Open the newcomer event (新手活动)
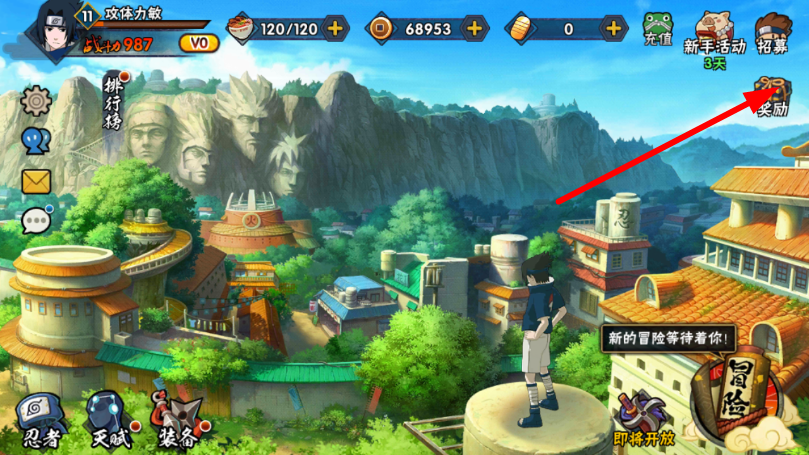This screenshot has width=809, height=455. pyautogui.click(x=715, y=33)
